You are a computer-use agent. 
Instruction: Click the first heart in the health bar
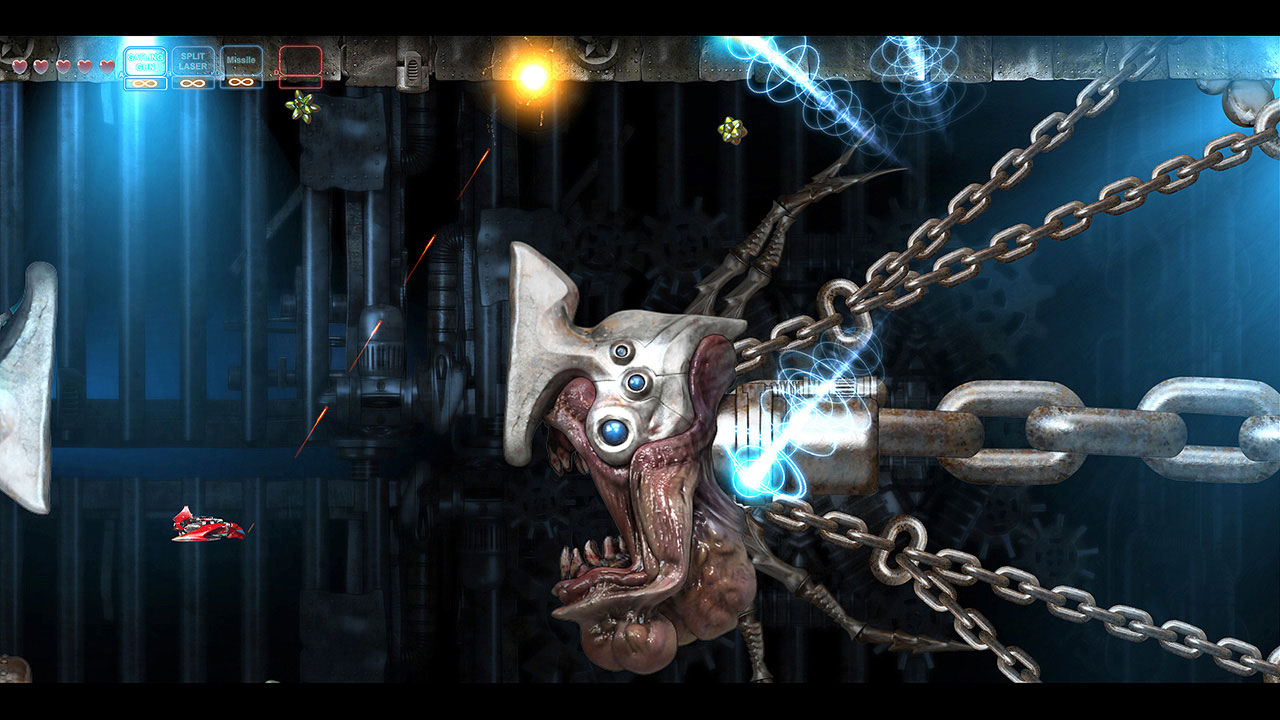coord(18,66)
